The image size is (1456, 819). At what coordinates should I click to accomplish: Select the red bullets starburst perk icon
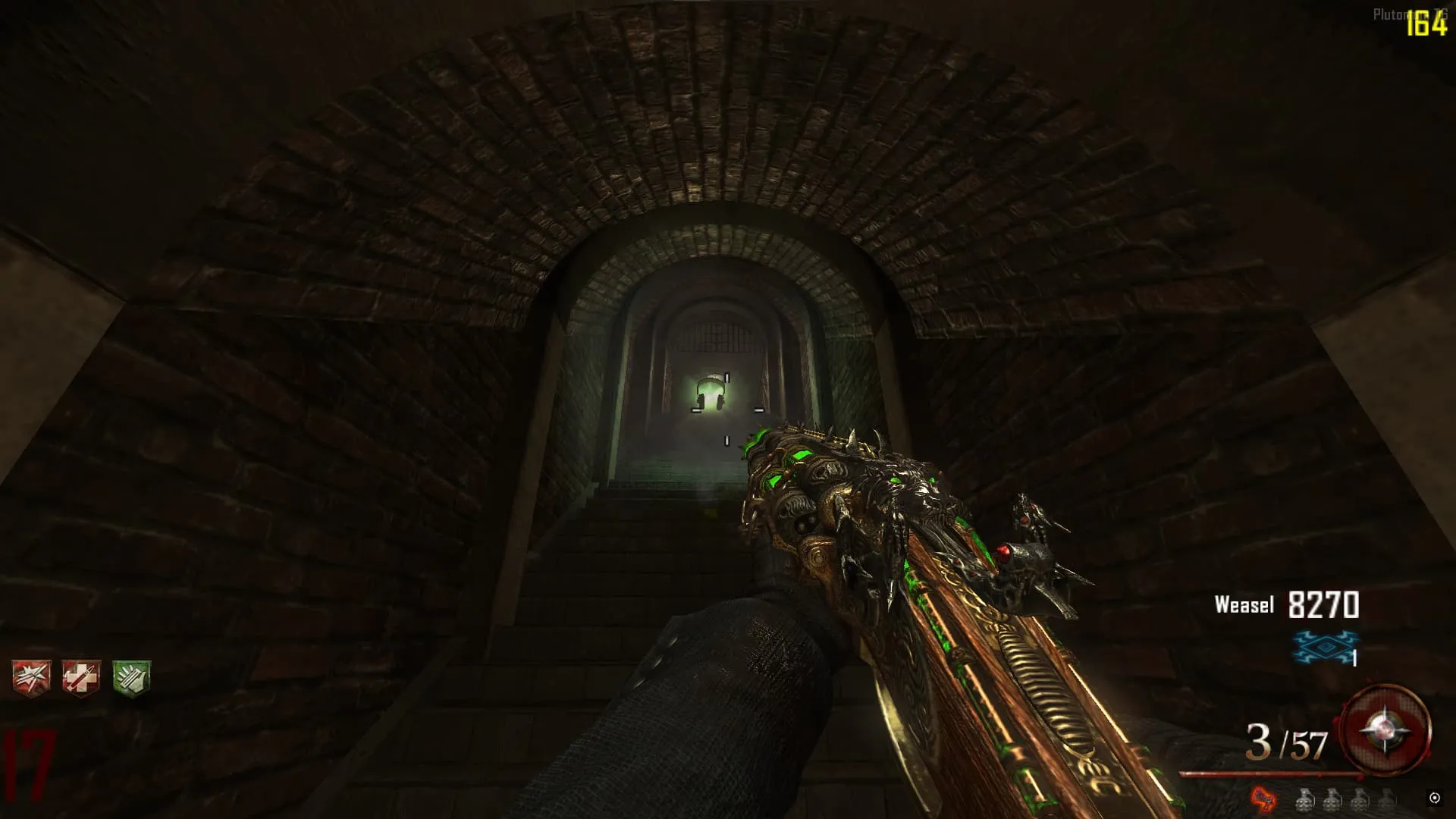(x=31, y=677)
